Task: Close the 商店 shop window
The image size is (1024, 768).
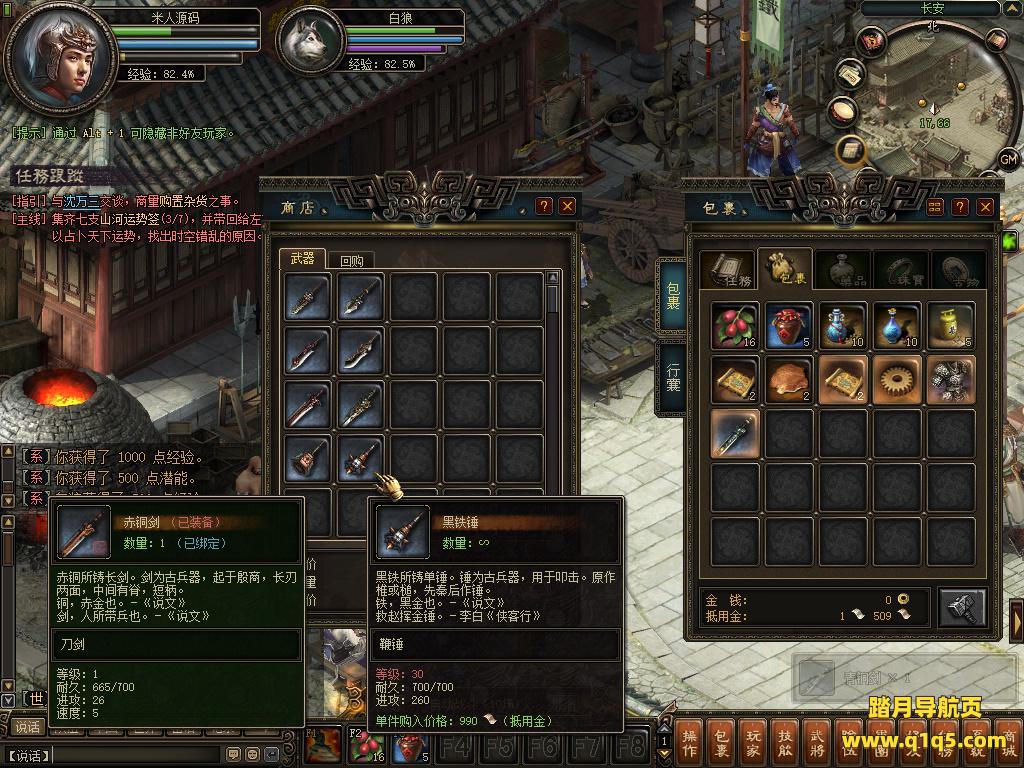Action: point(567,206)
